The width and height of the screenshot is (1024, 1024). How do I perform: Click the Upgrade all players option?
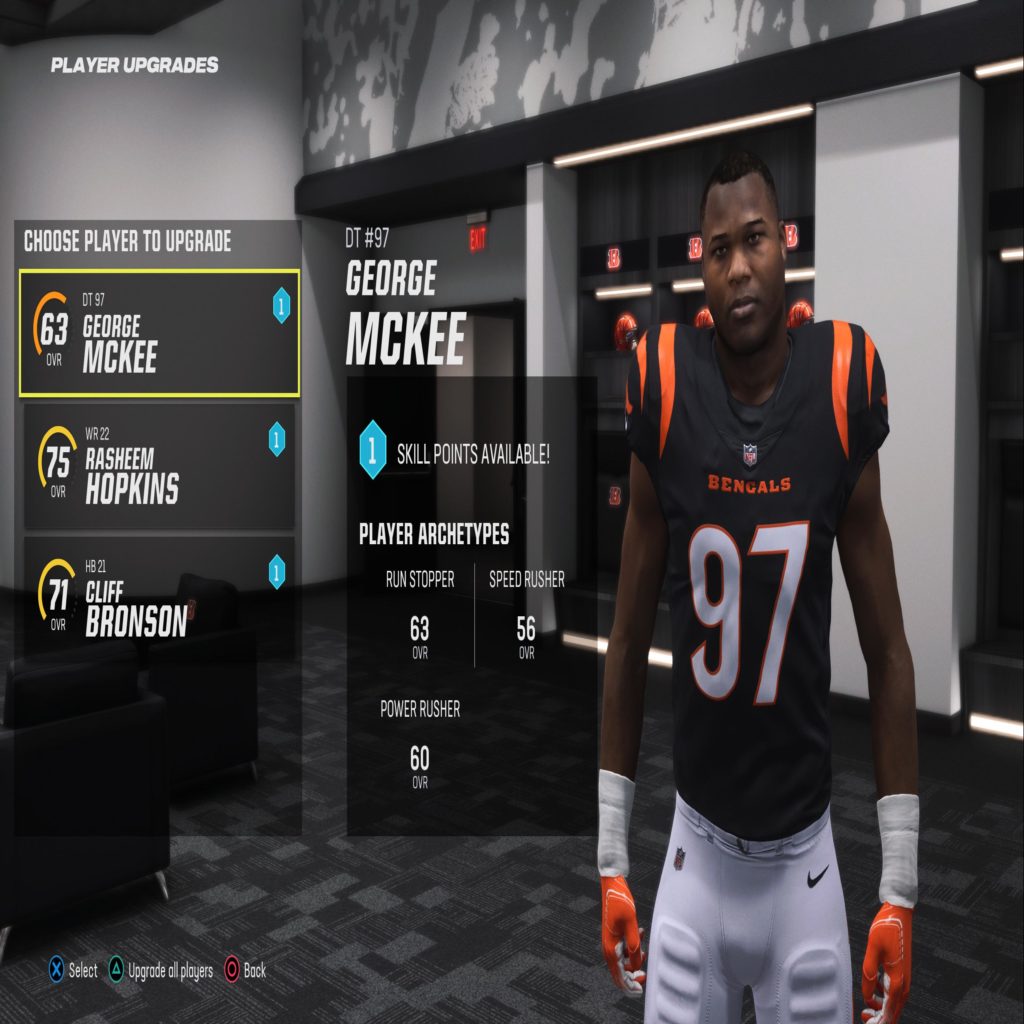pyautogui.click(x=160, y=970)
